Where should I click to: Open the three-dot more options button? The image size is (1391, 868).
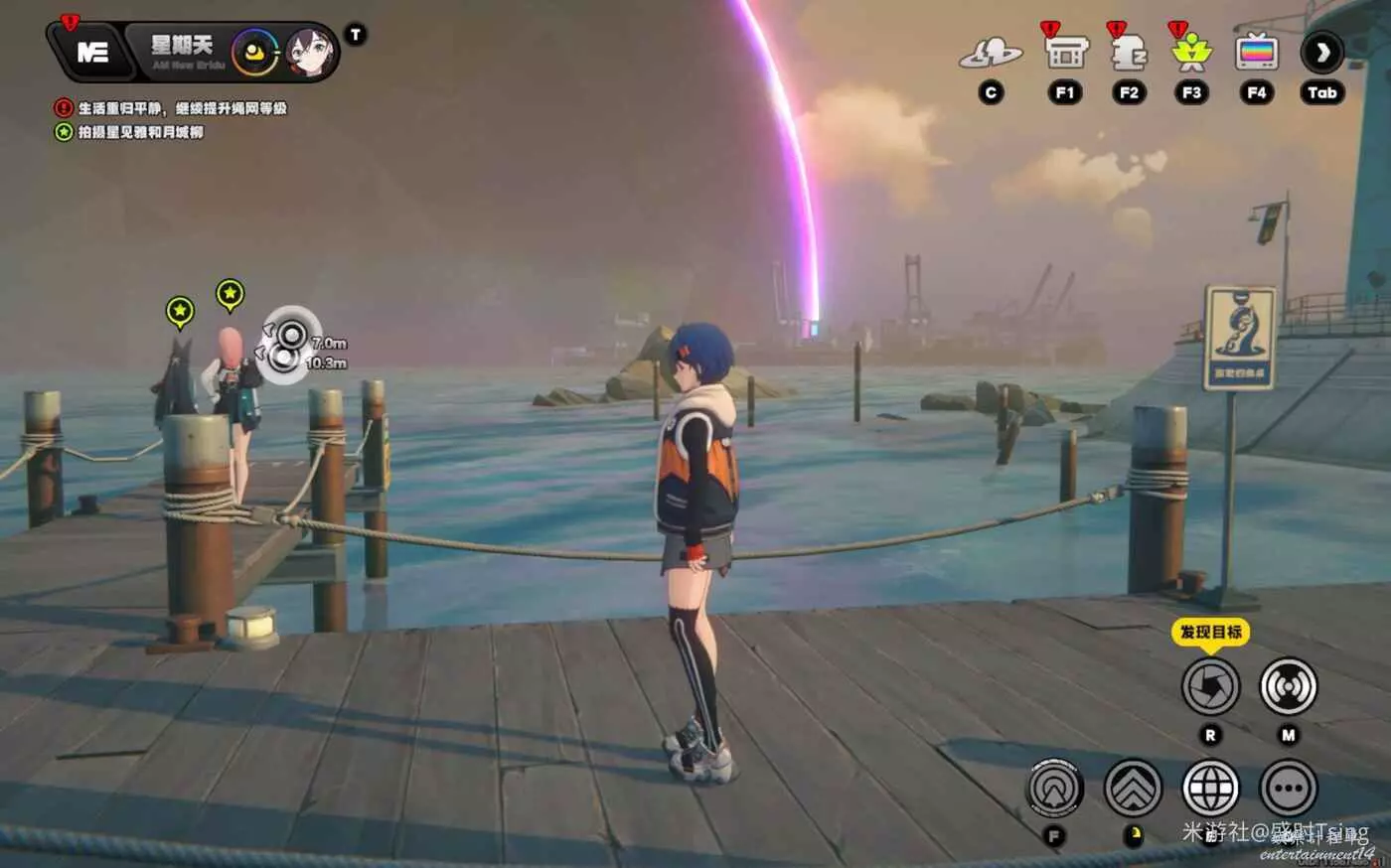(x=1289, y=790)
